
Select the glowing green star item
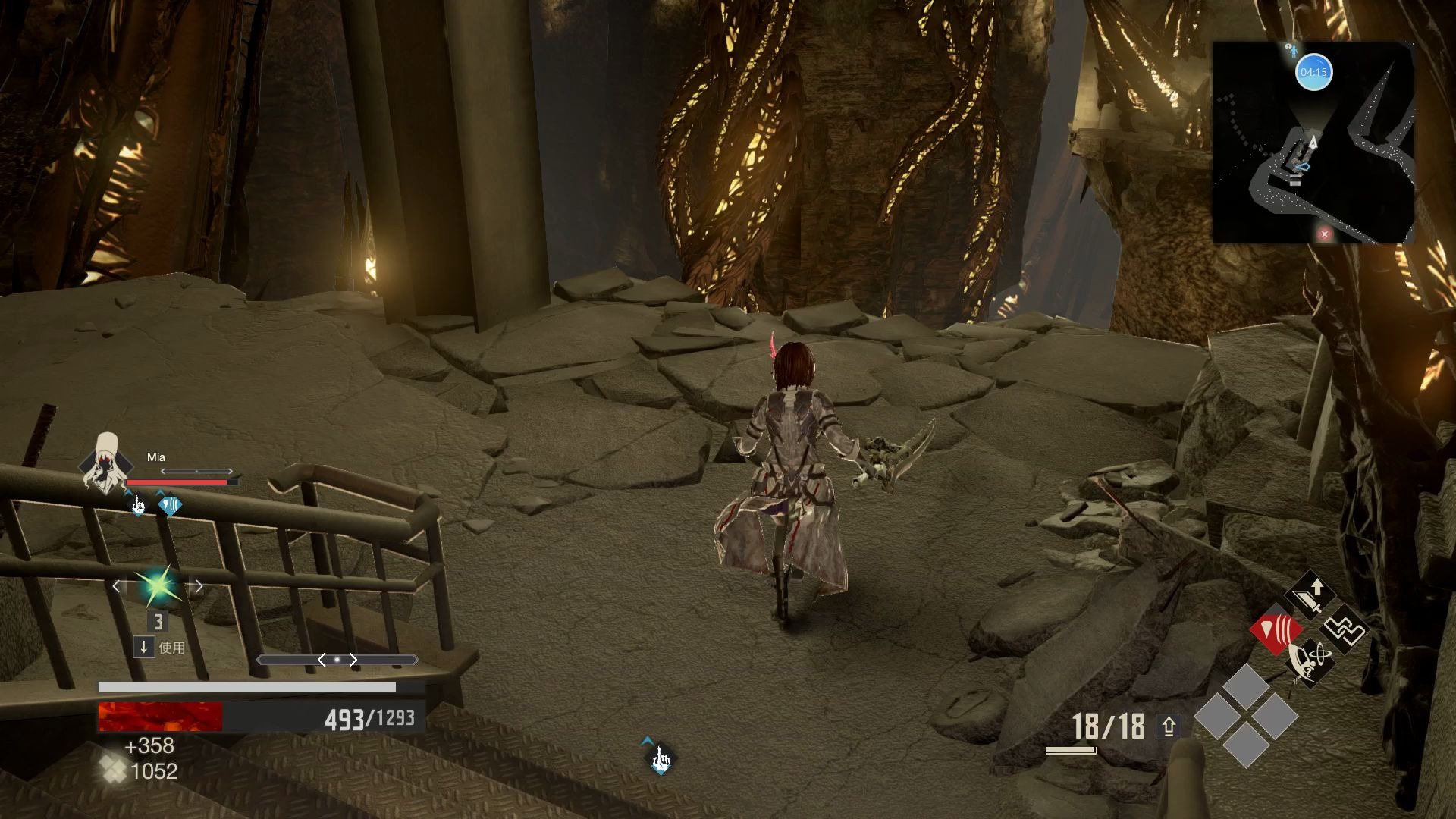pos(158,586)
